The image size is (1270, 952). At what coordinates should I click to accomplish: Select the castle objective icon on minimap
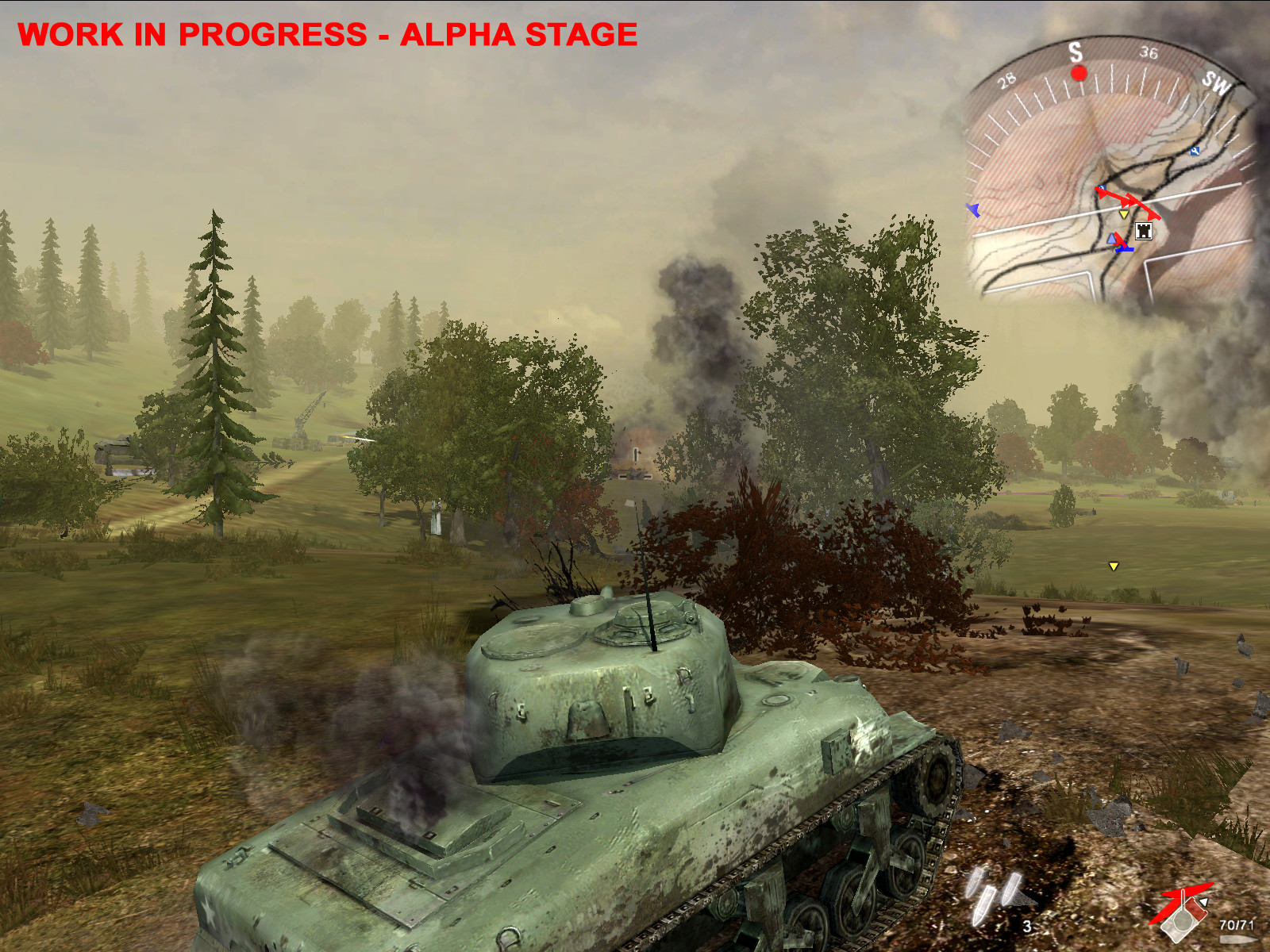1144,231
